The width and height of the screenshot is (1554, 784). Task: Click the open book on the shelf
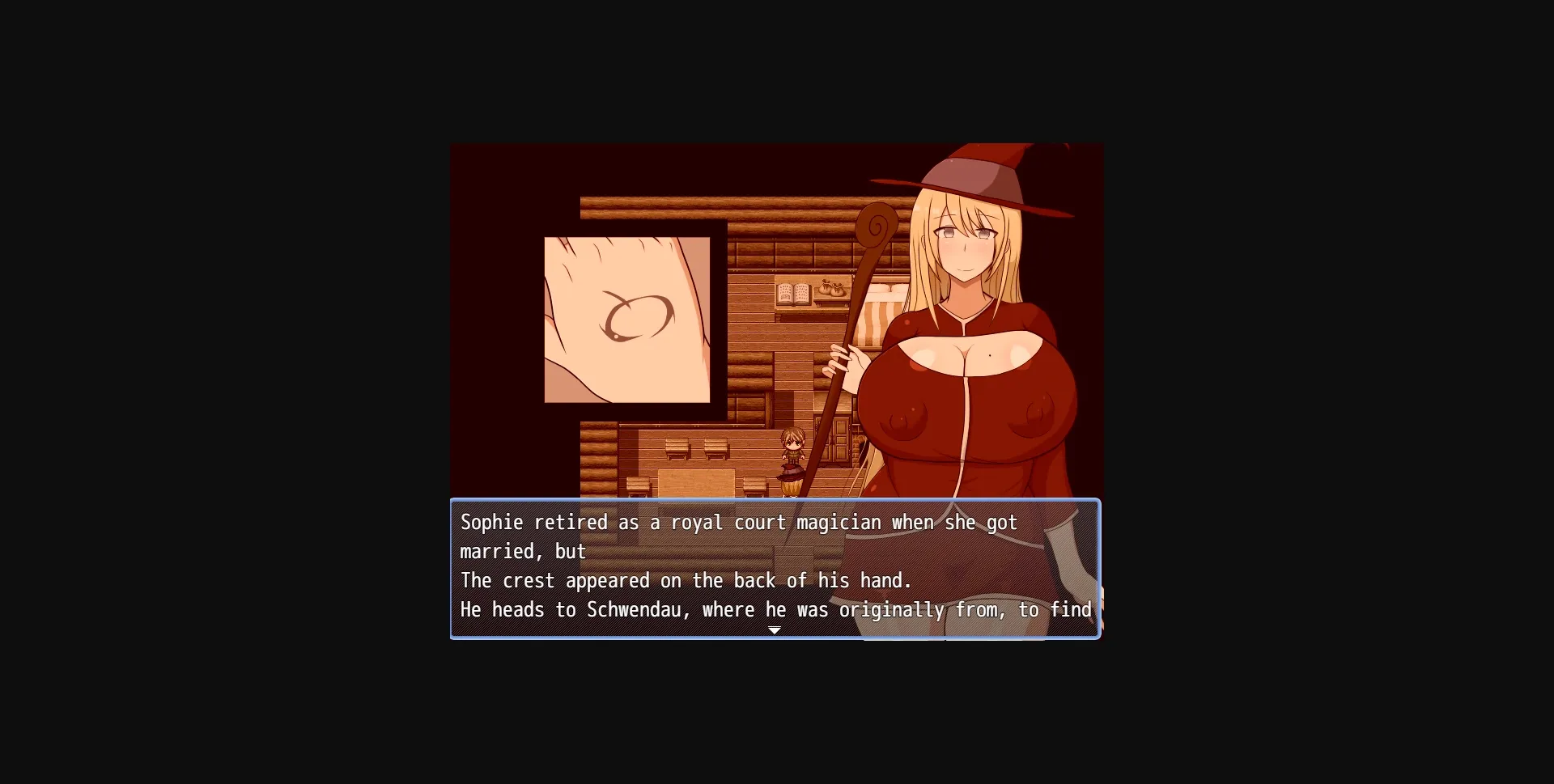(791, 294)
